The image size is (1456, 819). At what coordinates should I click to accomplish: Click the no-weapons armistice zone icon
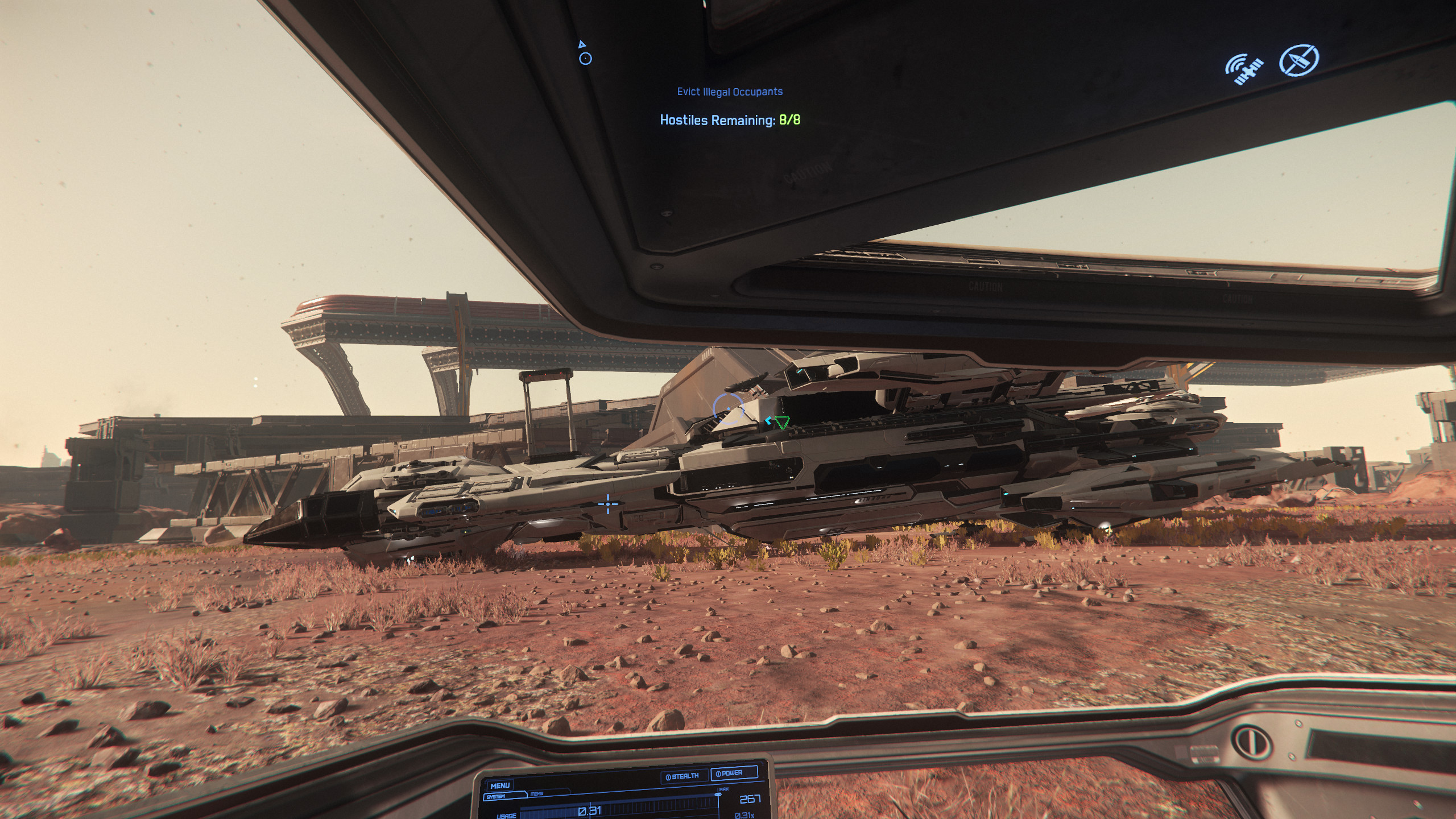click(x=1299, y=60)
